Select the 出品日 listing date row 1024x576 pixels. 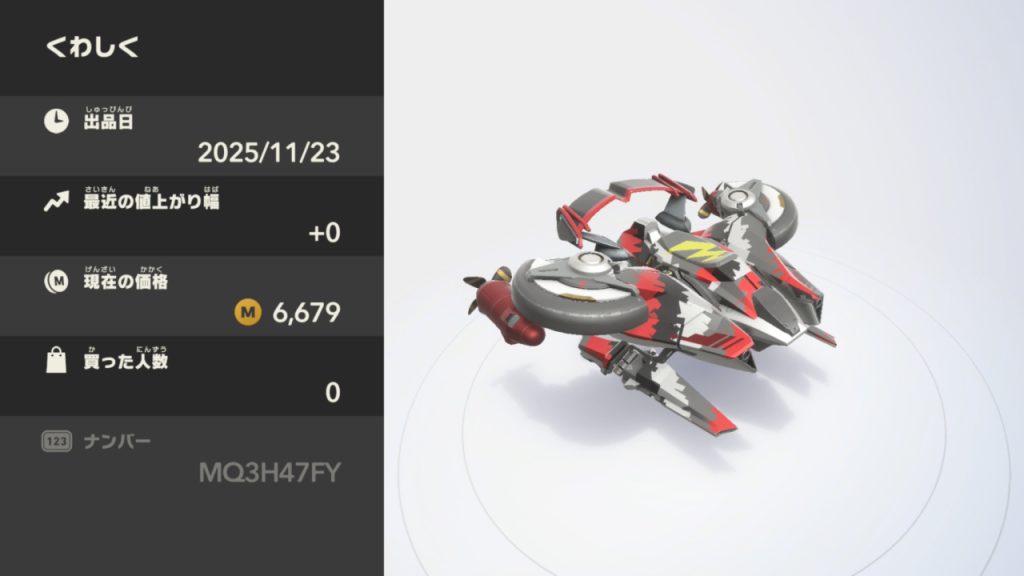[x=191, y=136]
